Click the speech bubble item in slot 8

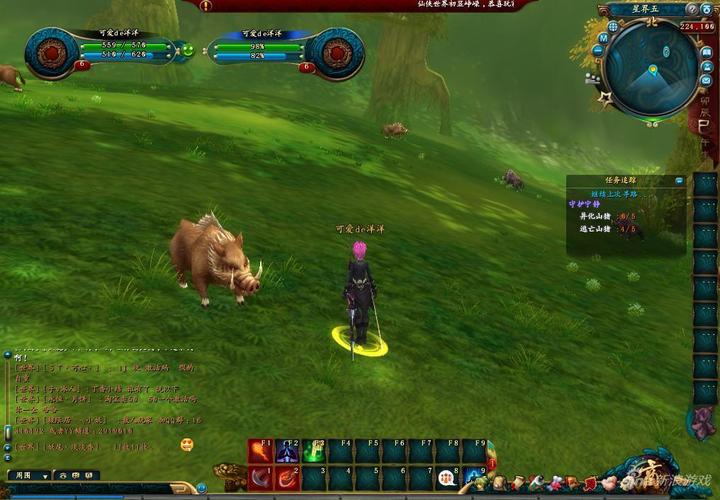[447, 478]
